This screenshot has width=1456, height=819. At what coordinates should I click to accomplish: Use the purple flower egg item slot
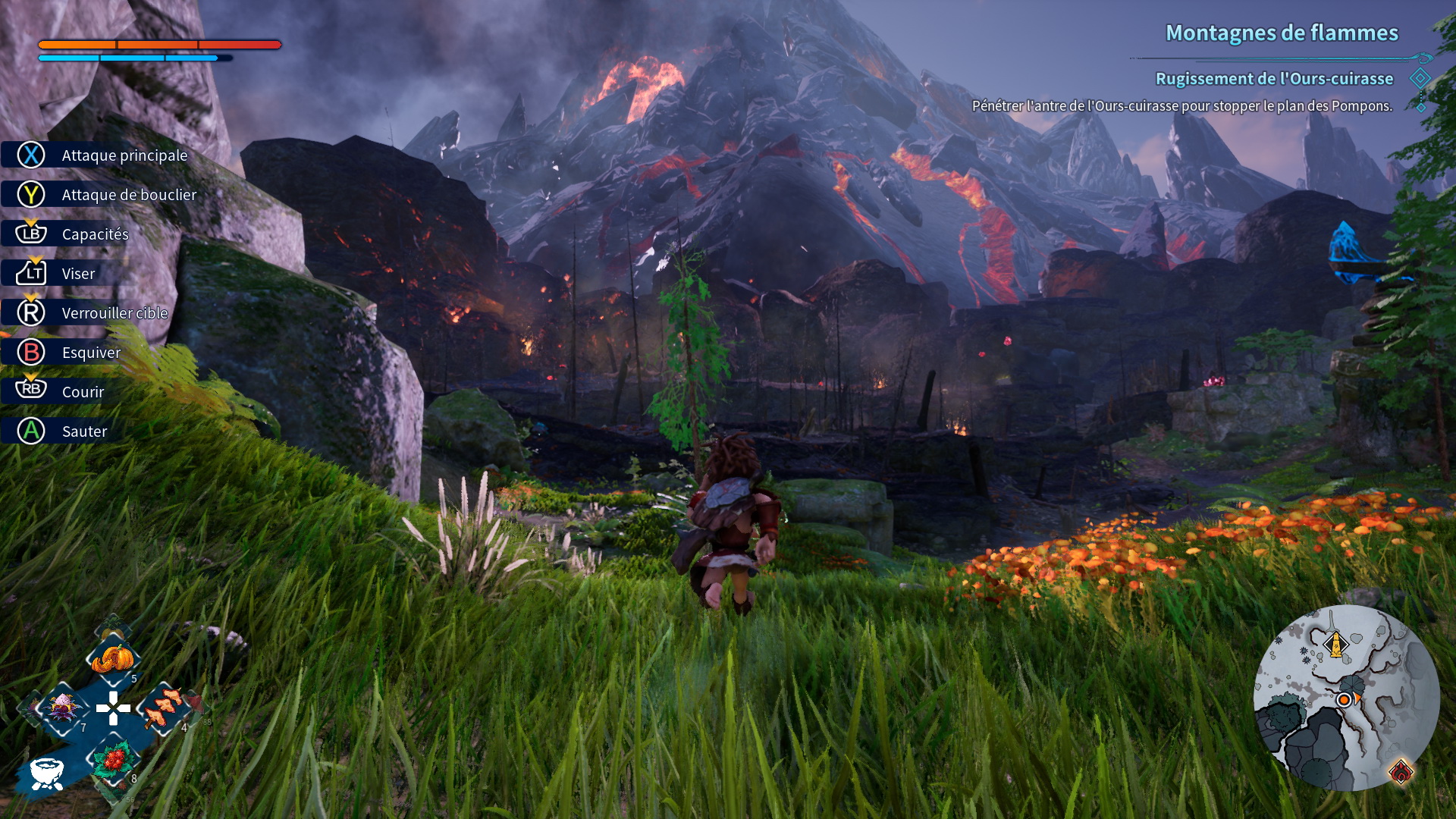click(63, 708)
